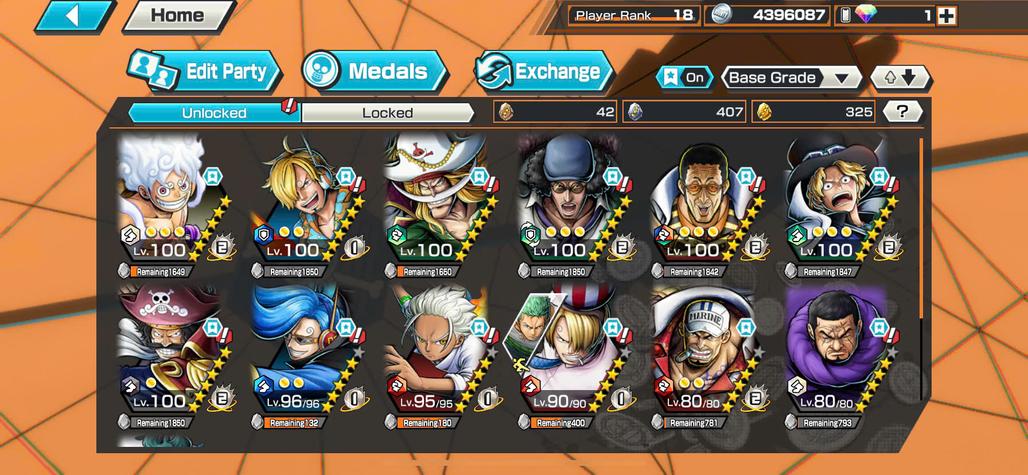Select the Unlocked characters tab
Viewport: 1028px width, 475px height.
pyautogui.click(x=214, y=113)
